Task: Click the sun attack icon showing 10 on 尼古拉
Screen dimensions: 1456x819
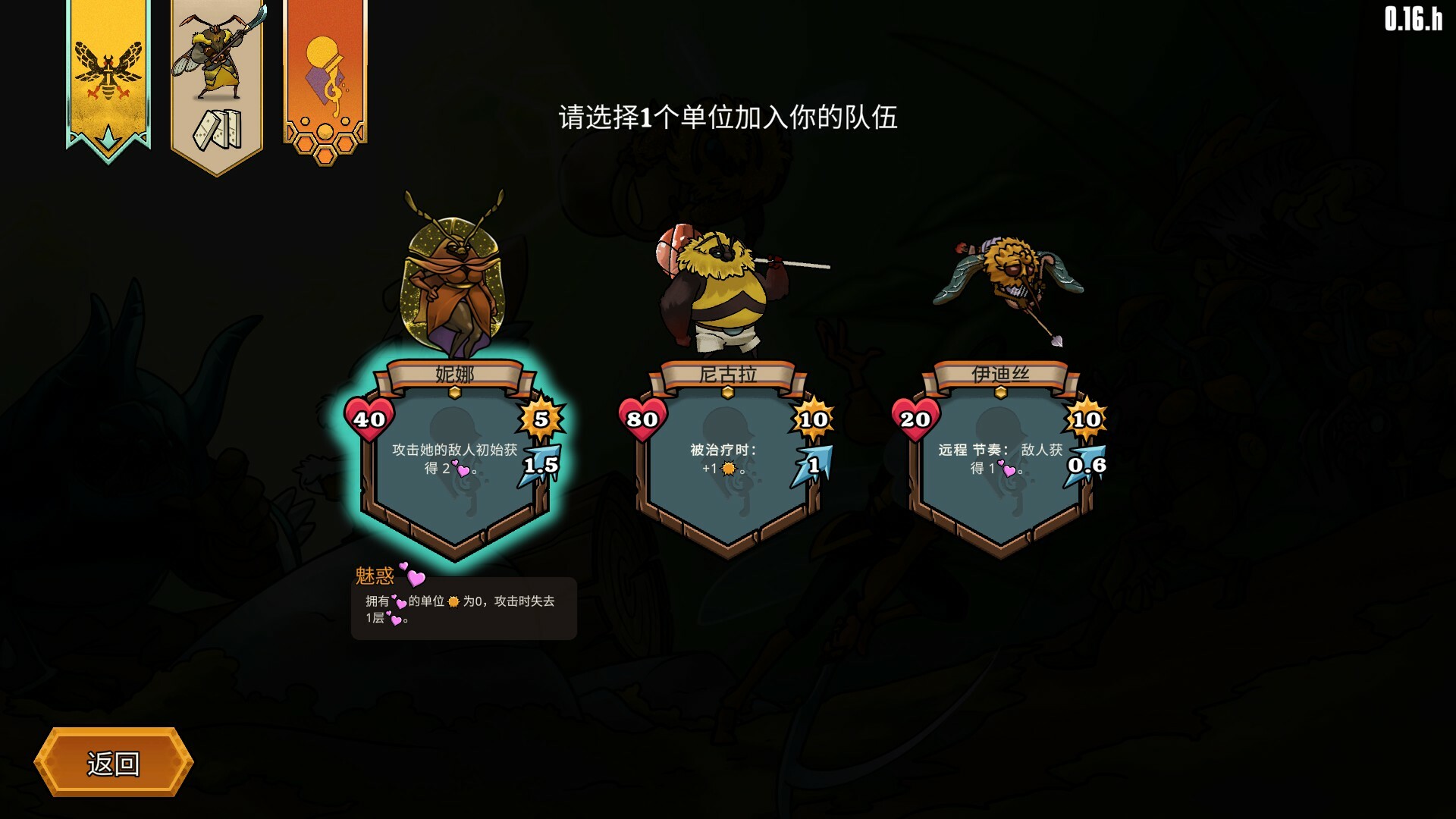Action: point(811,419)
